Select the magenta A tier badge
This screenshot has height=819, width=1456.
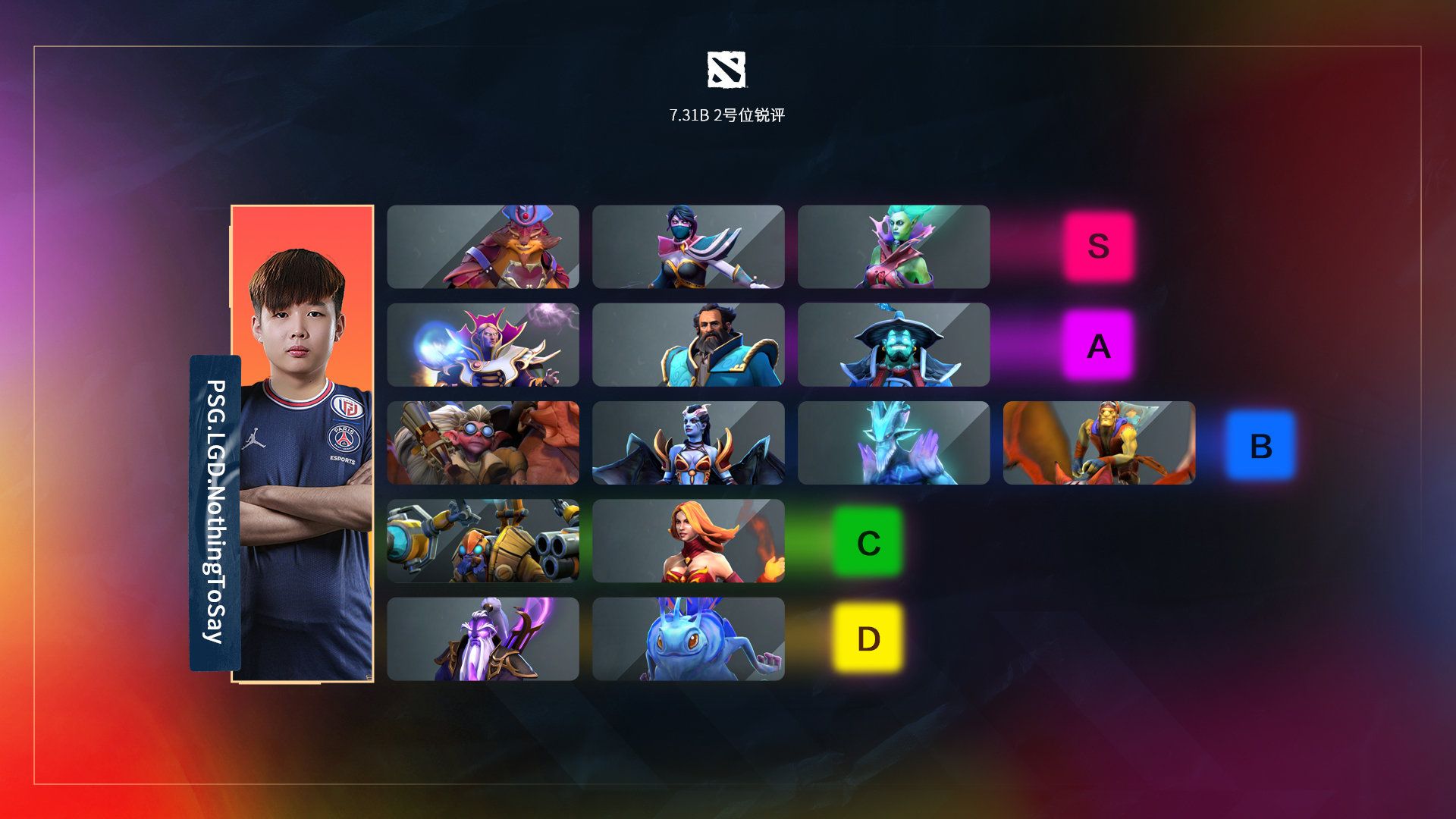[1098, 346]
